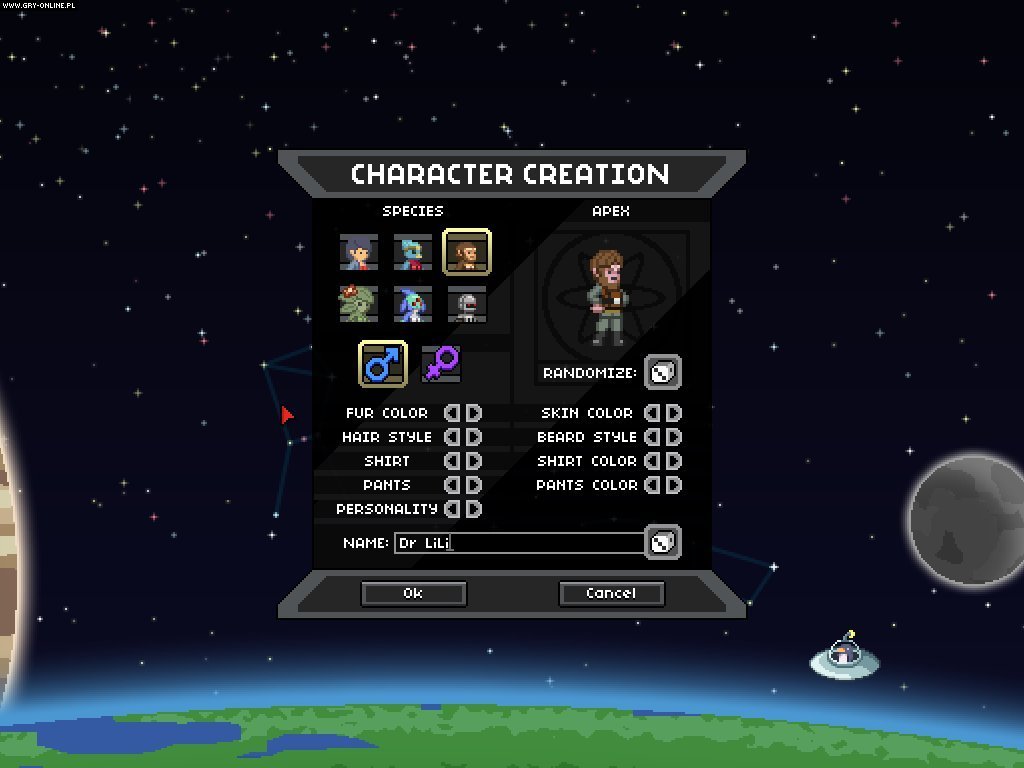Advance Shirt to the next style
The image size is (1024, 768).
[474, 461]
